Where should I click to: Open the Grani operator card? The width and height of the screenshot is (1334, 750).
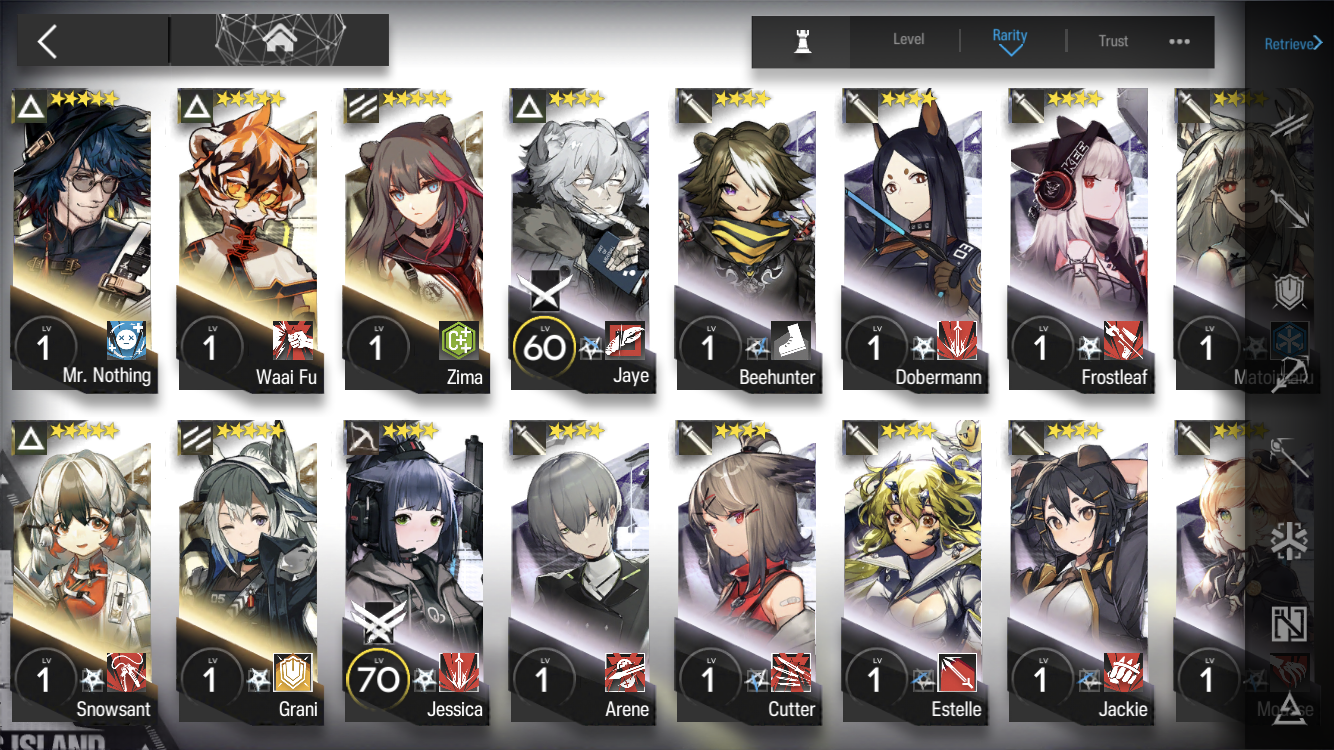point(250,572)
